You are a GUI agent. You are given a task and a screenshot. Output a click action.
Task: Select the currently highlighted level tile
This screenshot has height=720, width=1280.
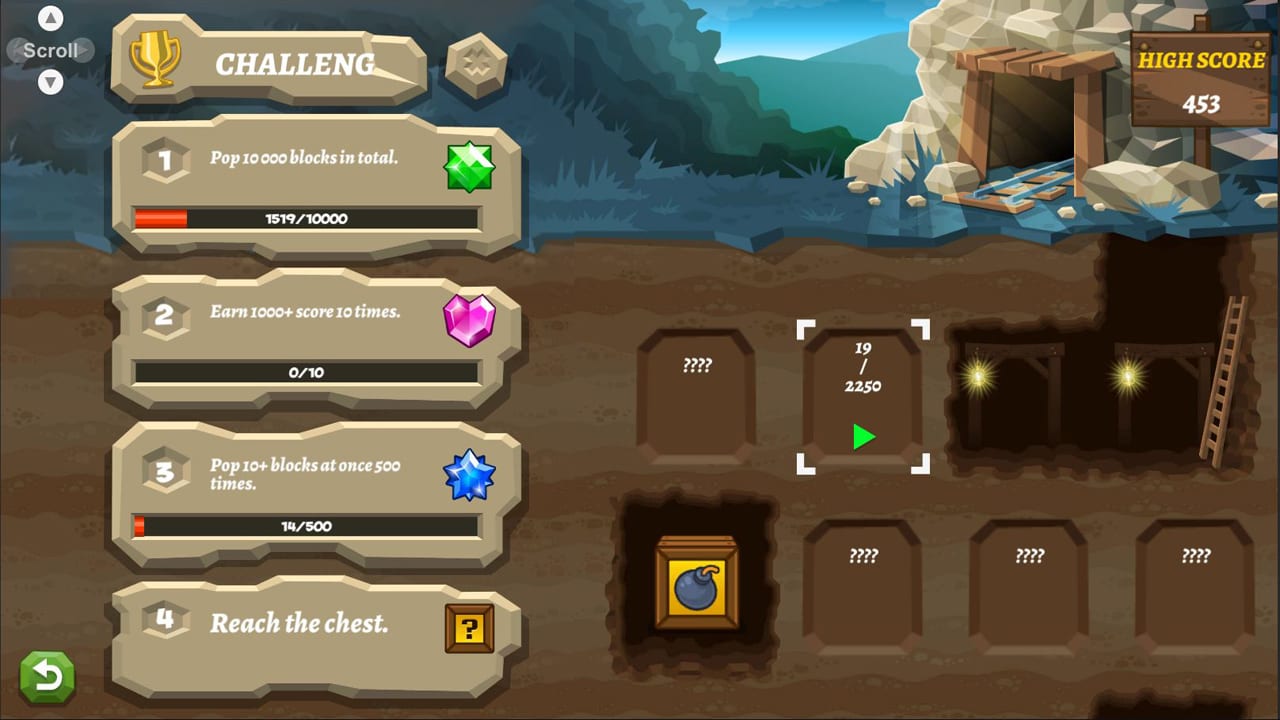tap(862, 396)
